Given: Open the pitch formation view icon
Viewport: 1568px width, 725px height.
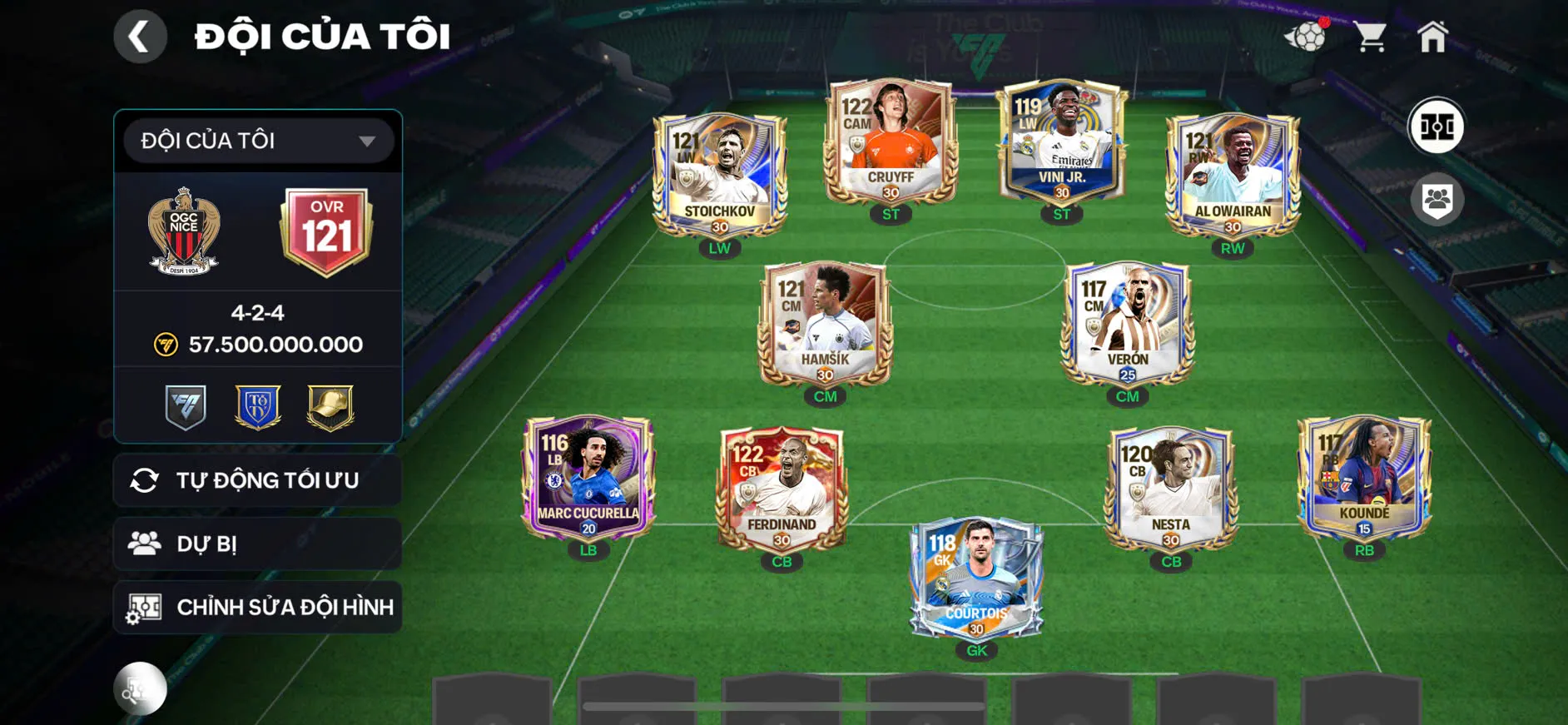Looking at the screenshot, I should pyautogui.click(x=1438, y=127).
